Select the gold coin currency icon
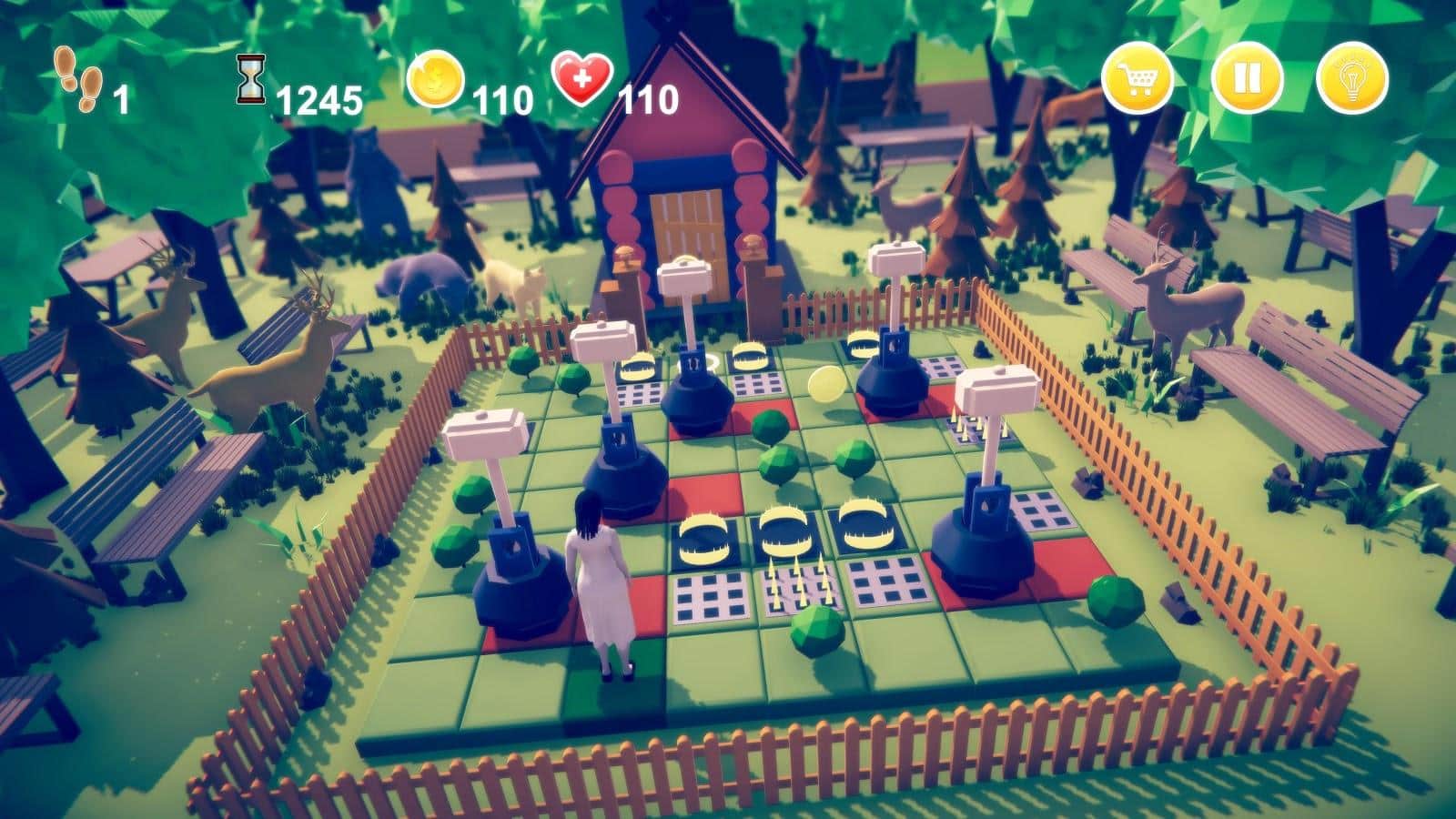 pyautogui.click(x=434, y=80)
